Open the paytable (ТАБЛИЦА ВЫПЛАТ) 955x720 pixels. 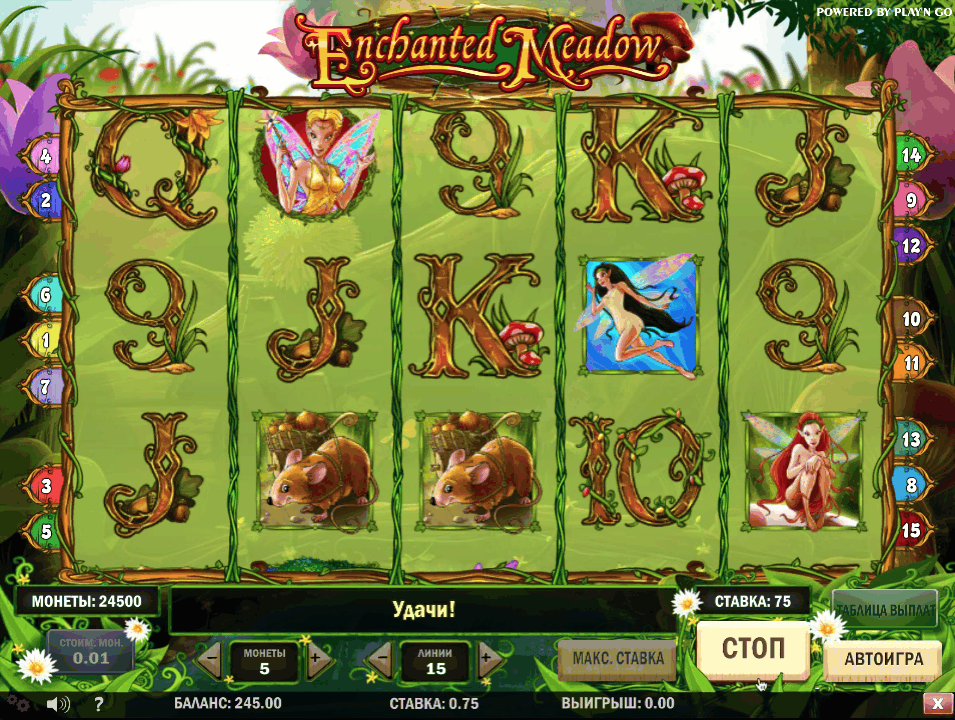(884, 607)
